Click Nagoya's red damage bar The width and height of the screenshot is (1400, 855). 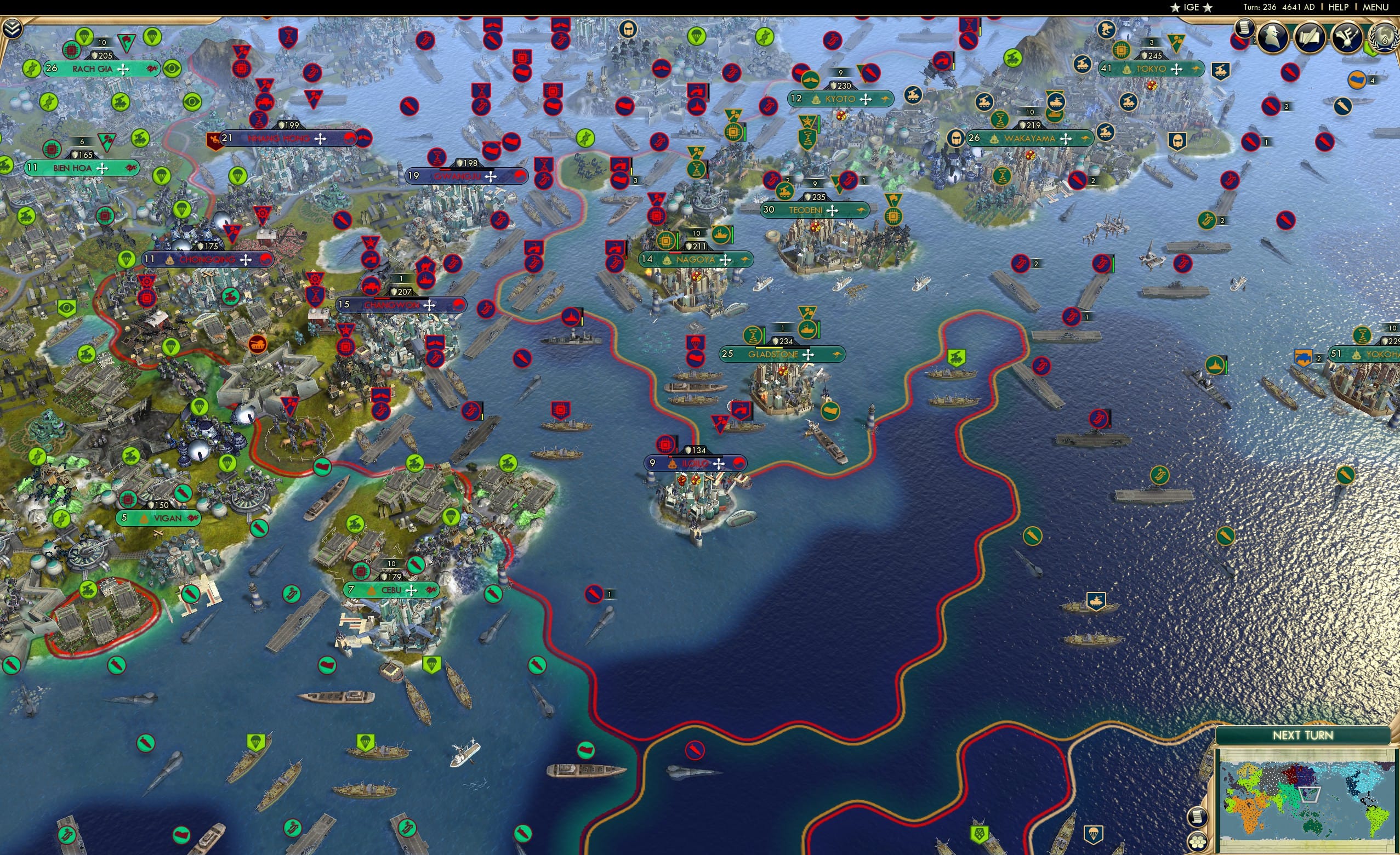[x=676, y=254]
